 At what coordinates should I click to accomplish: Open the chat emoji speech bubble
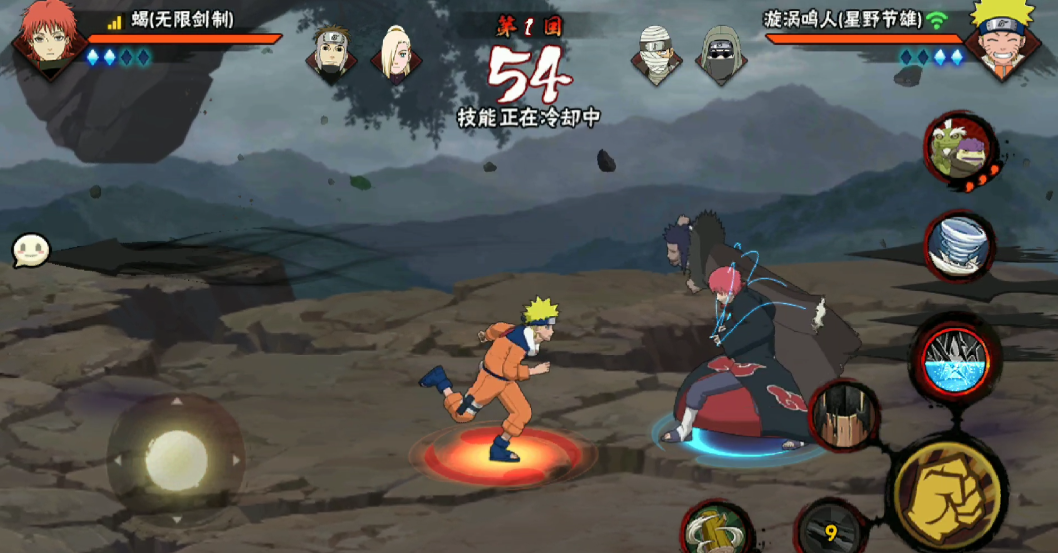click(x=27, y=251)
